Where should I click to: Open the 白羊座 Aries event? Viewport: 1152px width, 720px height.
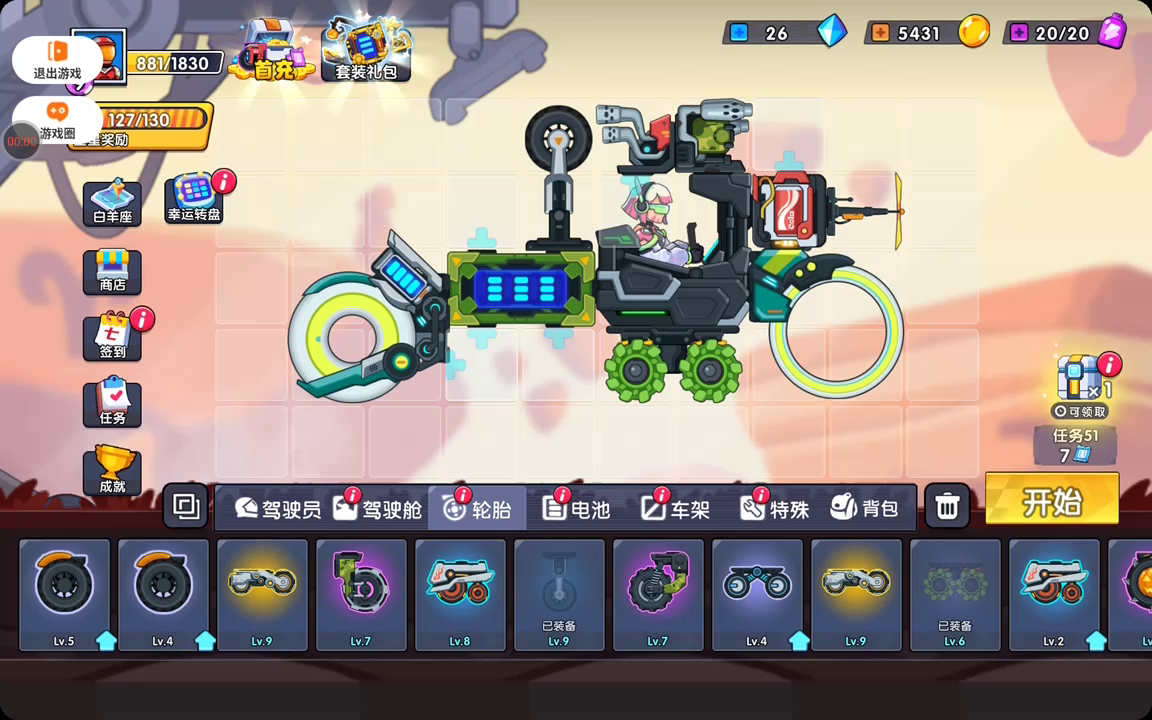click(x=112, y=203)
